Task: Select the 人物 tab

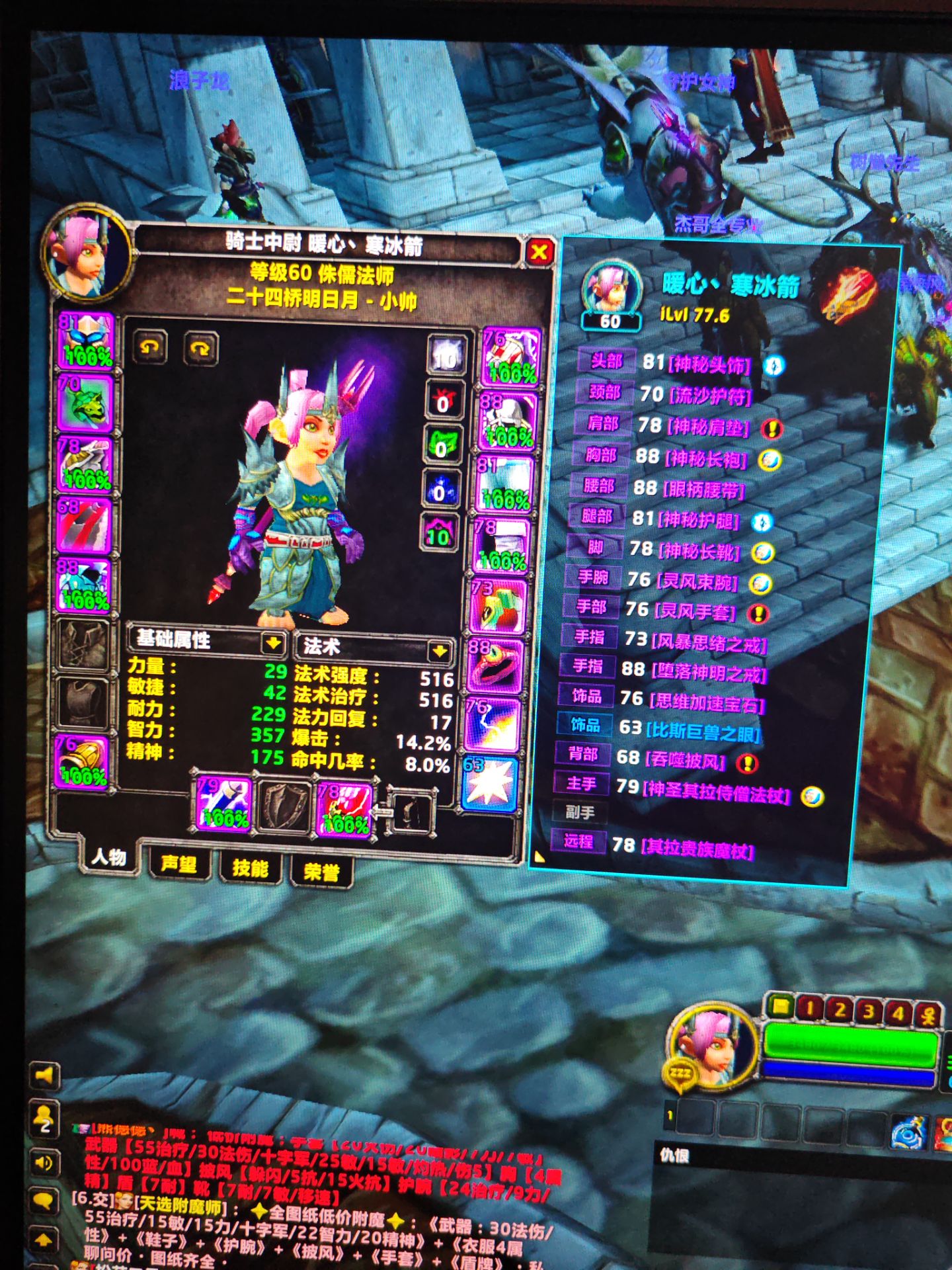Action: pyautogui.click(x=109, y=858)
